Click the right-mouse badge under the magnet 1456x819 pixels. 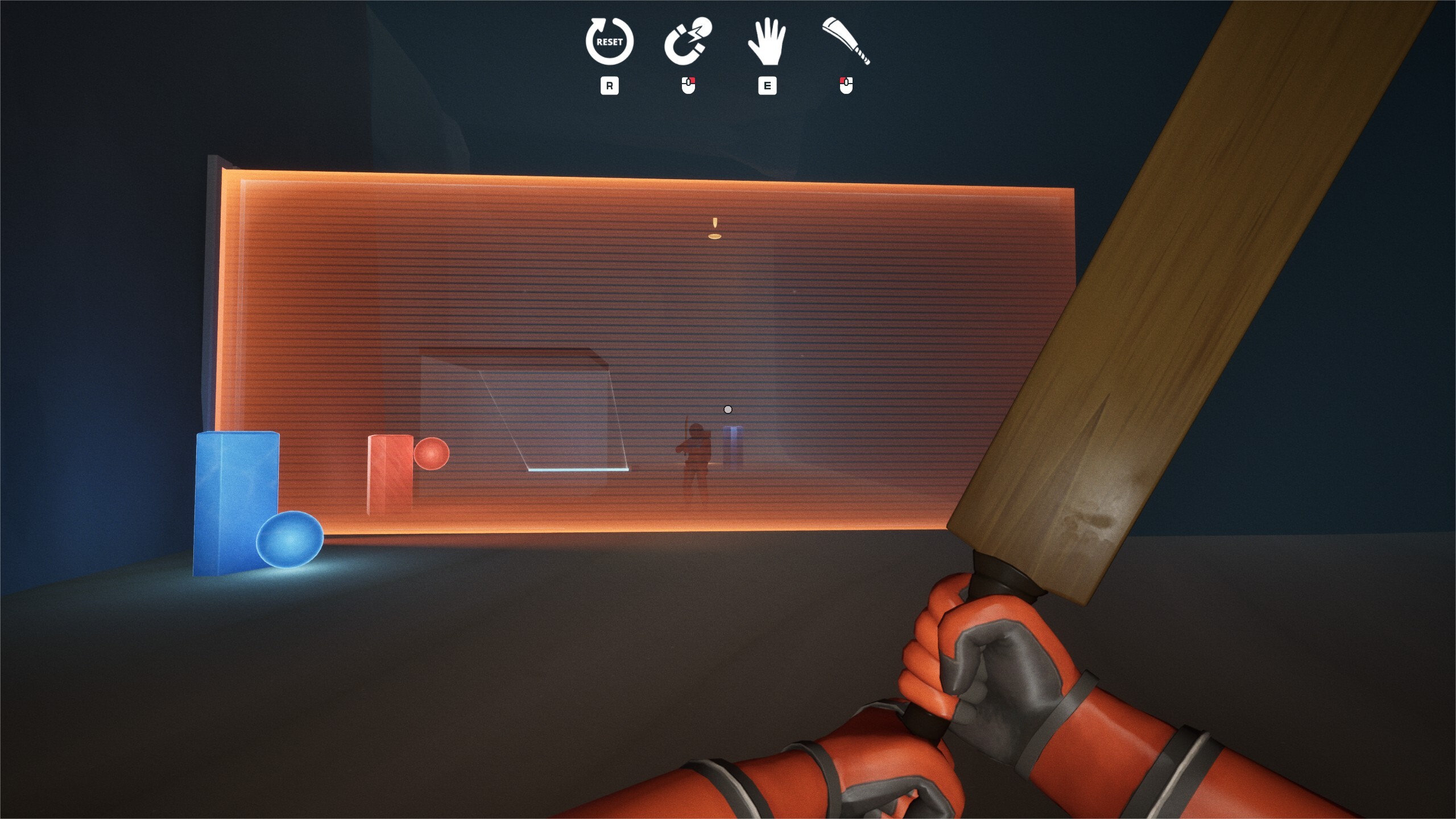pyautogui.click(x=689, y=85)
